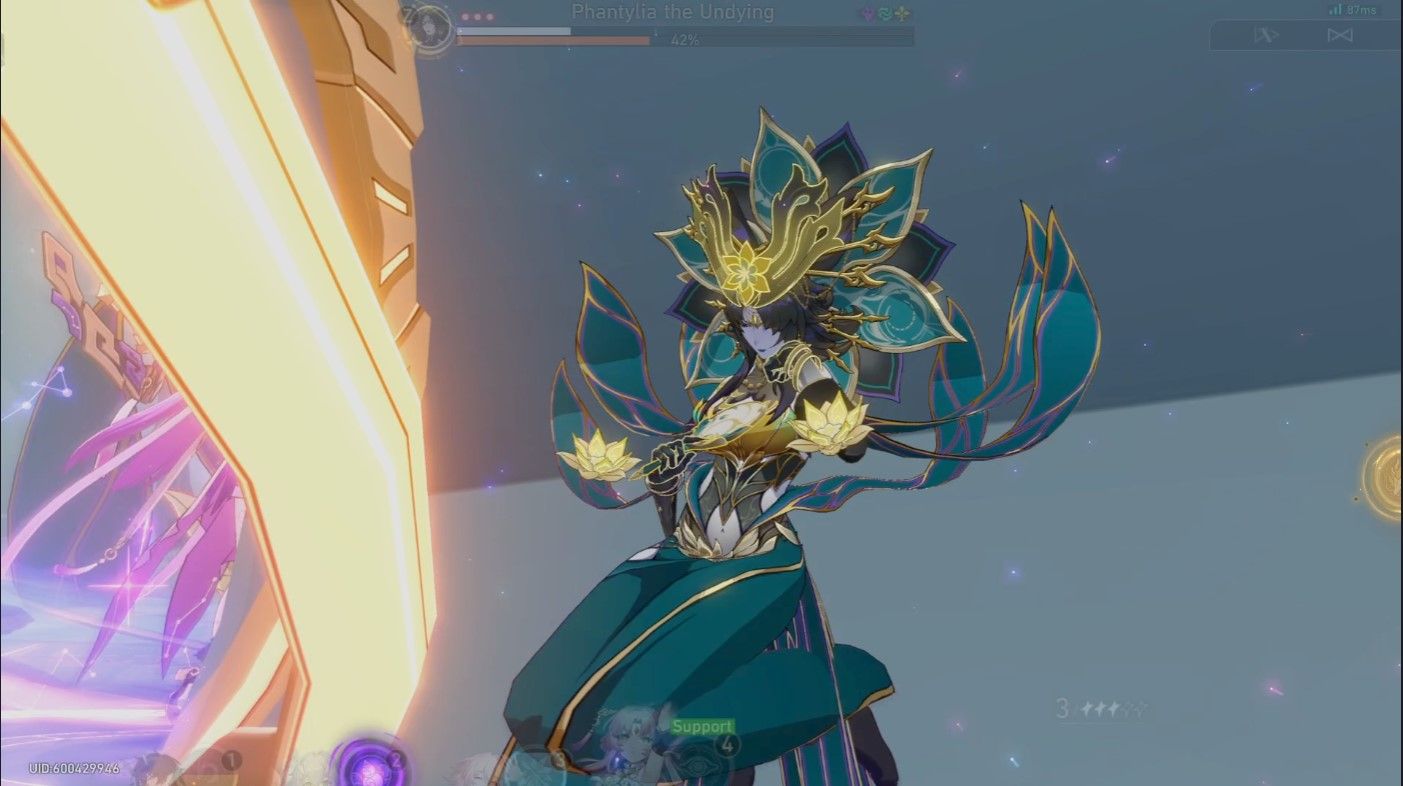Image resolution: width=1403 pixels, height=786 pixels.
Task: Click the Imaginary weakness icon
Action: [900, 11]
